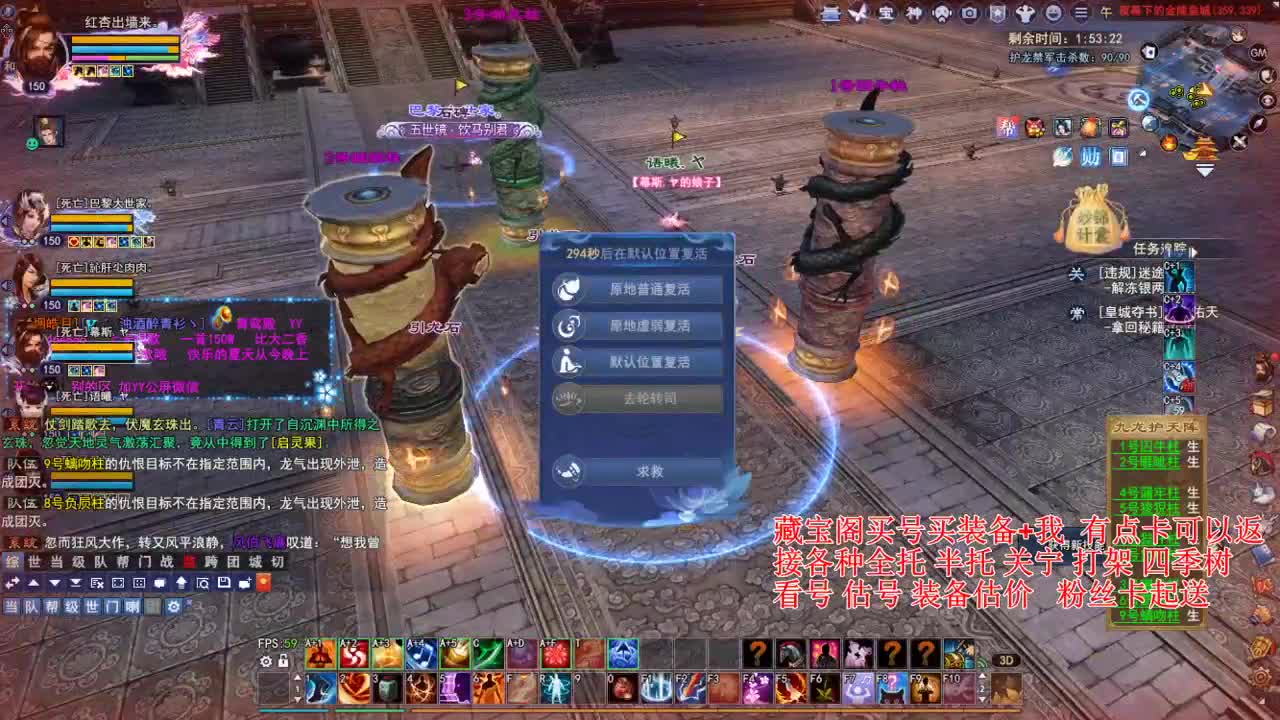The height and width of the screenshot is (720, 1280).
Task: Expand the arrow beneath the minimap
Action: 1204,169
